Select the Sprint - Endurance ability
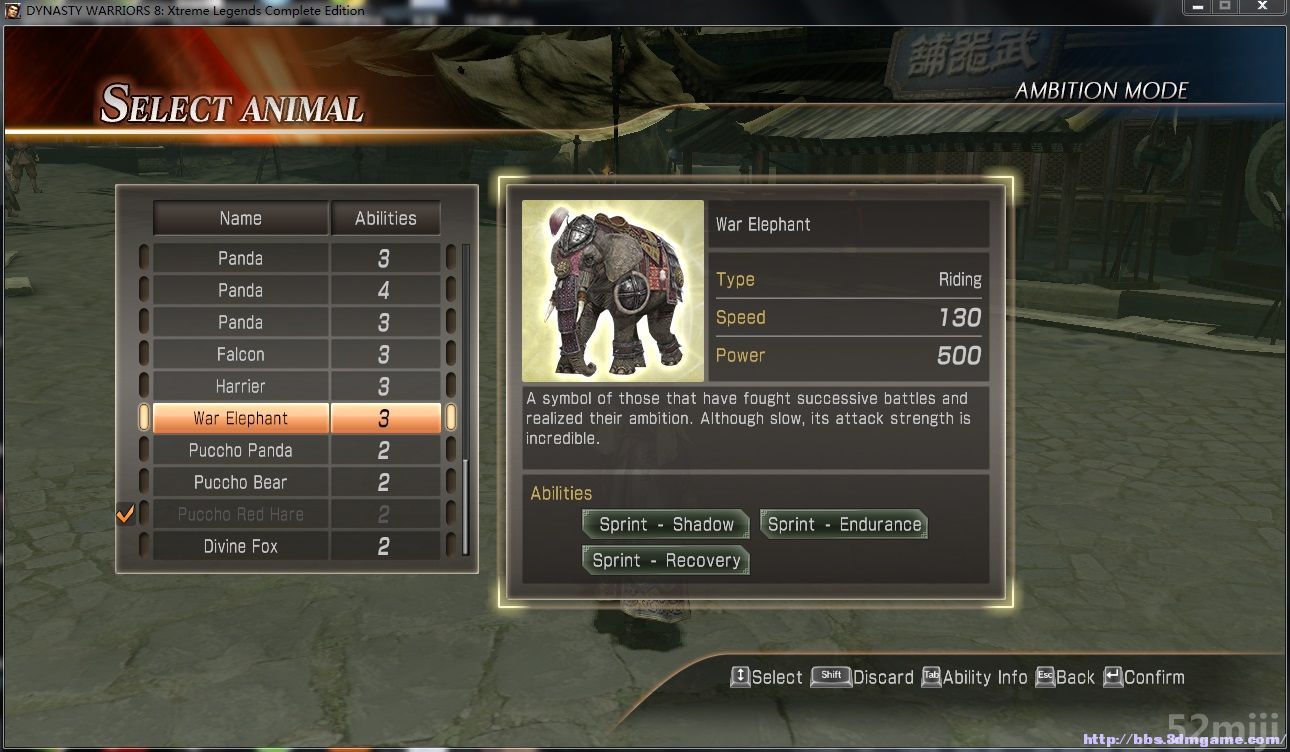The image size is (1290, 752). pyautogui.click(x=844, y=525)
